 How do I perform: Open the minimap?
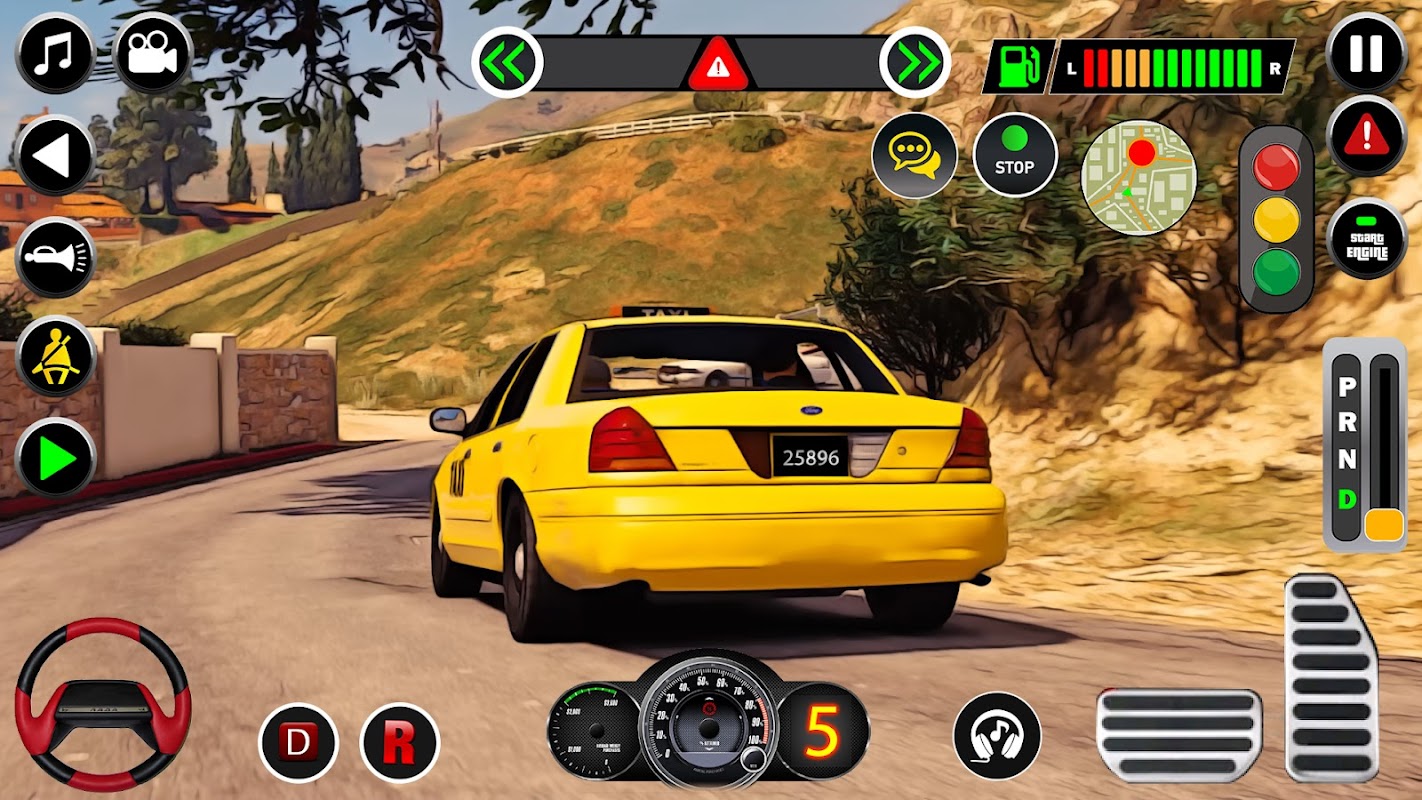click(x=1138, y=178)
